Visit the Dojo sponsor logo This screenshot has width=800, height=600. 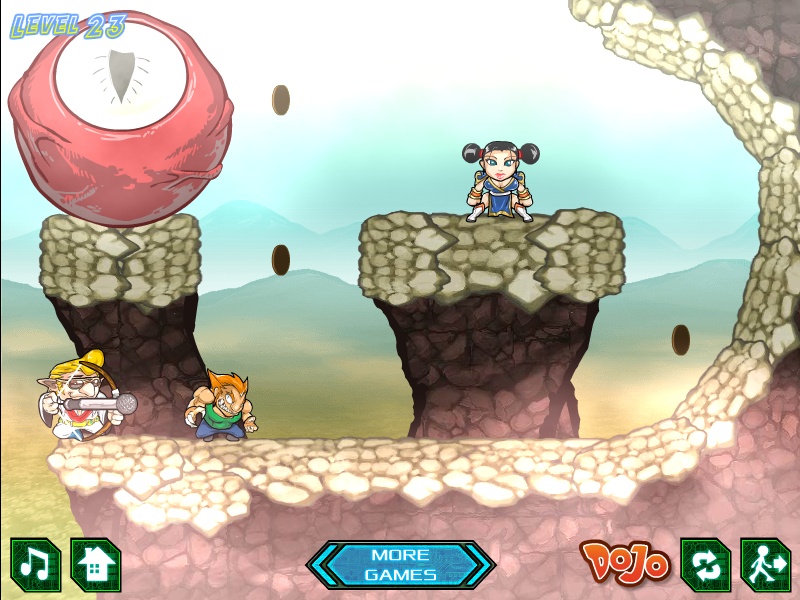point(624,563)
